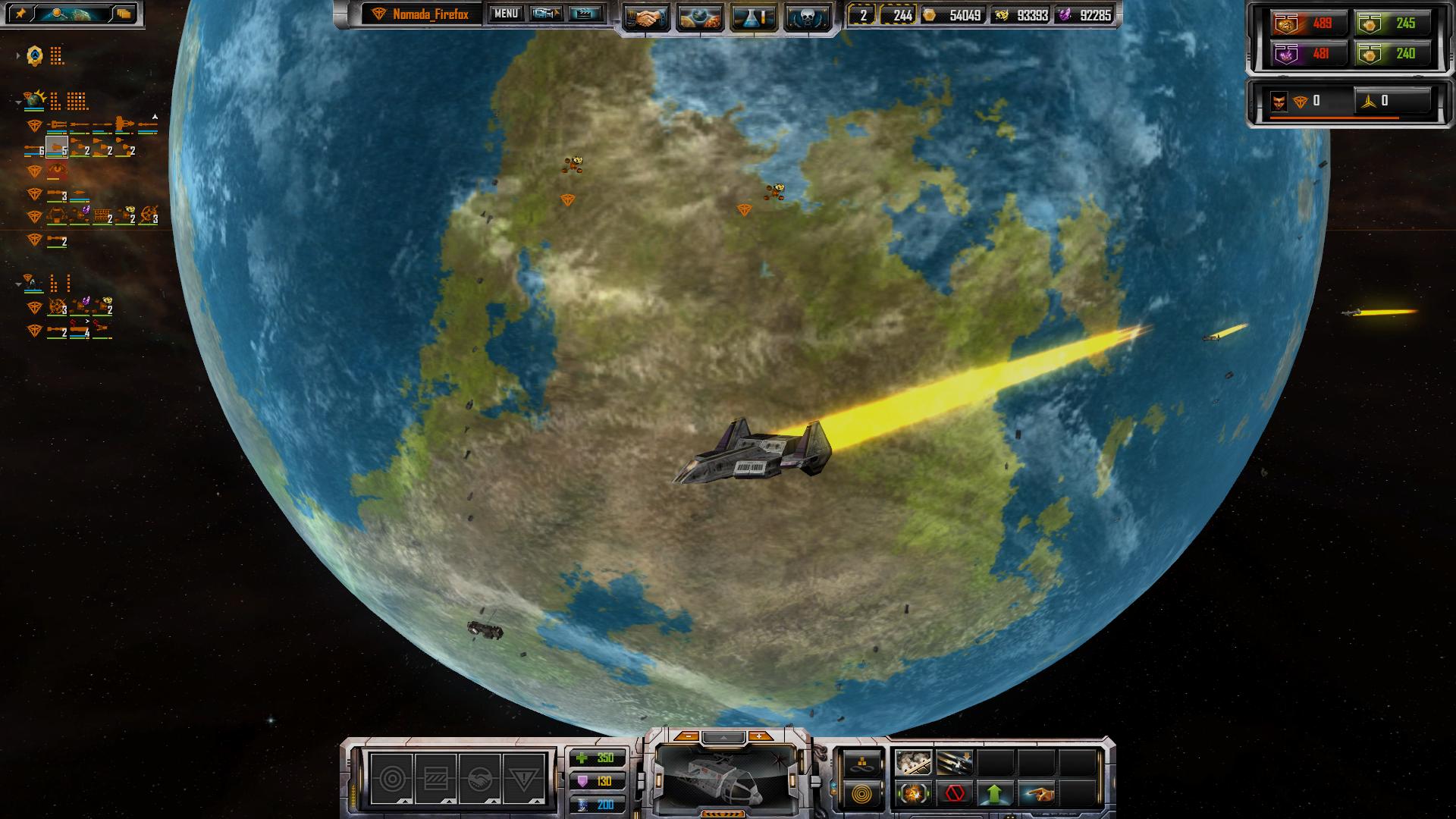The image size is (1456, 819).
Task: Click the green arrow upgrade button
Action: coord(995,795)
